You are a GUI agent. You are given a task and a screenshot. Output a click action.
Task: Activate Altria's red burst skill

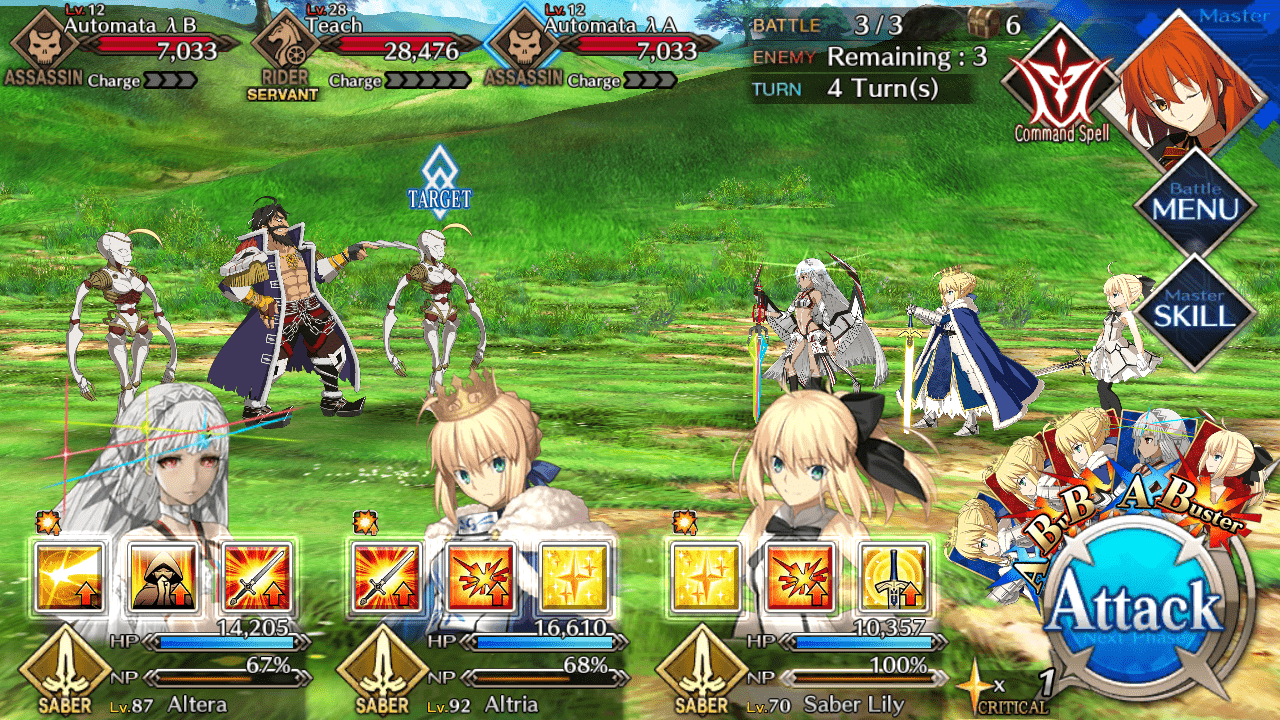click(x=481, y=579)
